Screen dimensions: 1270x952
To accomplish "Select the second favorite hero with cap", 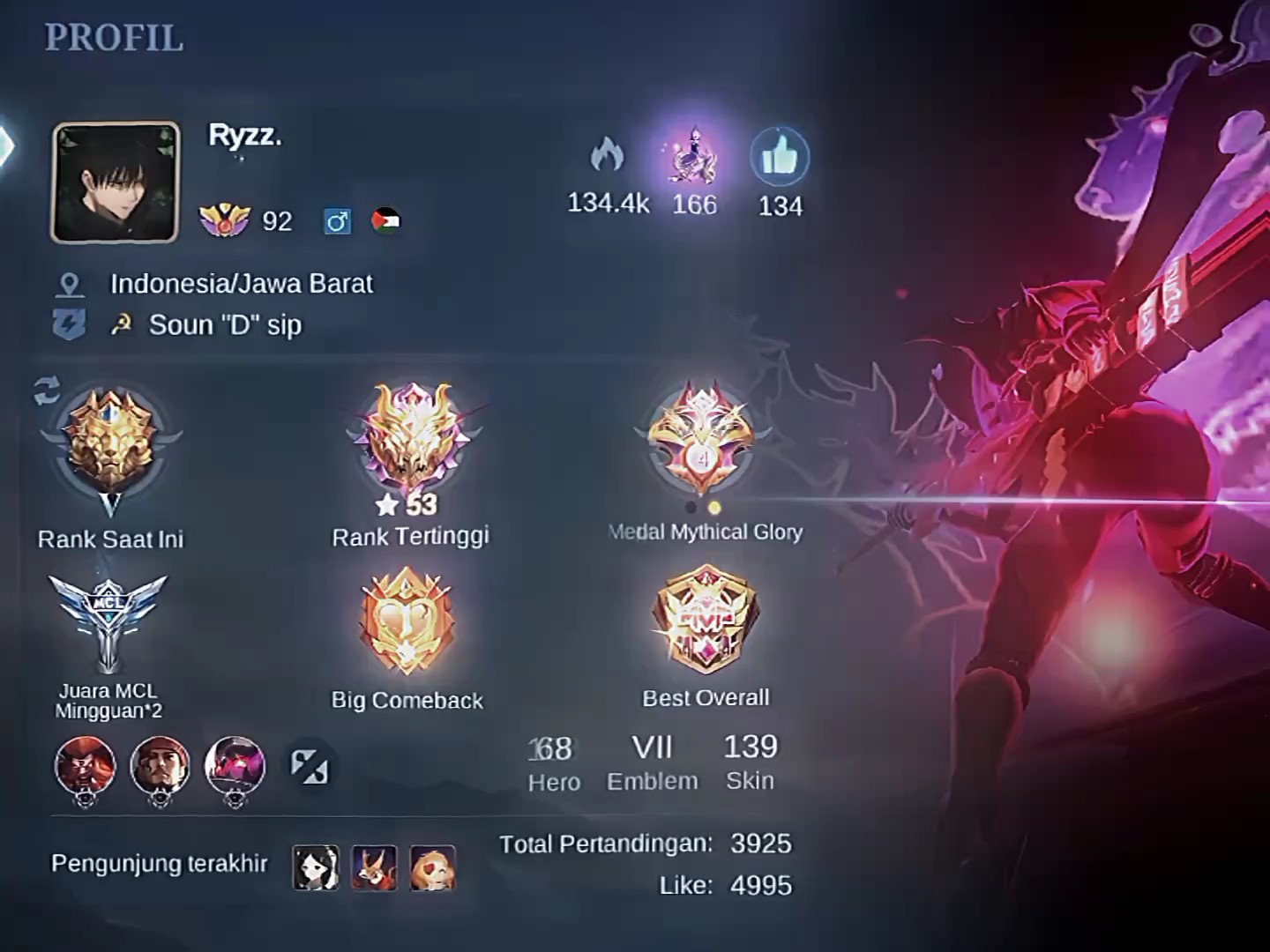I will (x=160, y=766).
